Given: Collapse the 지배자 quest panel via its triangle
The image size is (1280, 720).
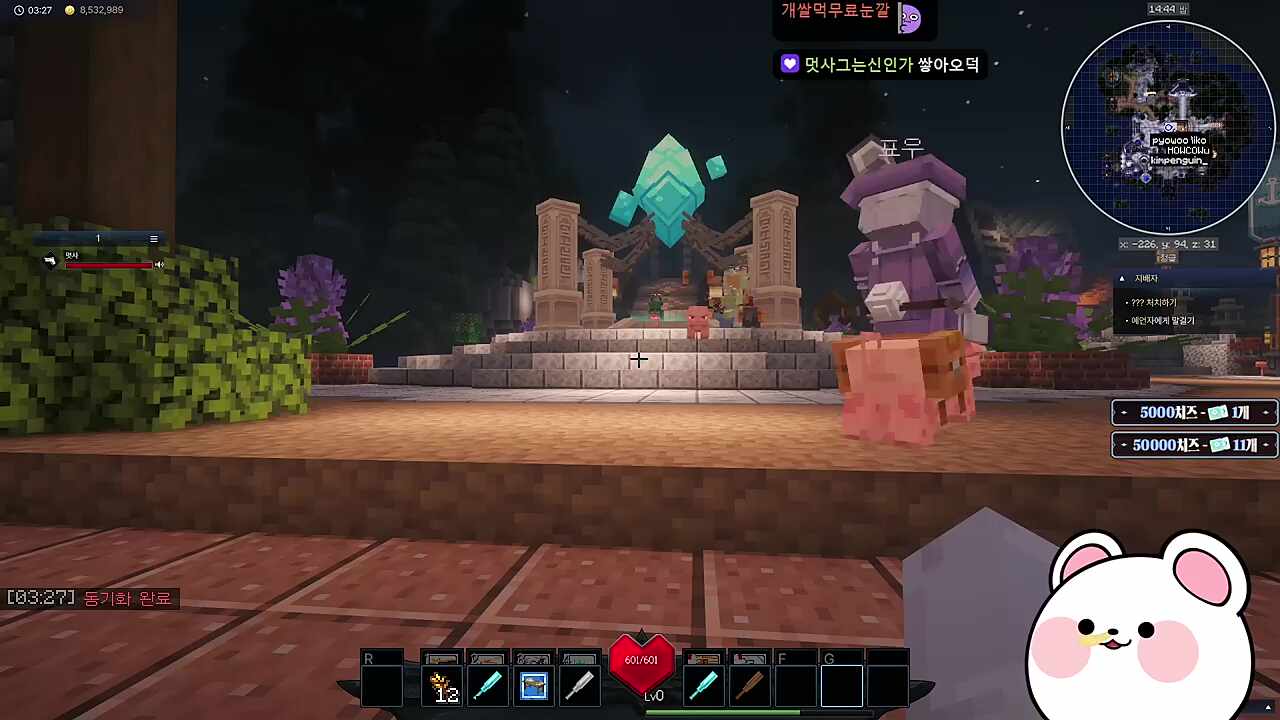Looking at the screenshot, I should point(1125,278).
